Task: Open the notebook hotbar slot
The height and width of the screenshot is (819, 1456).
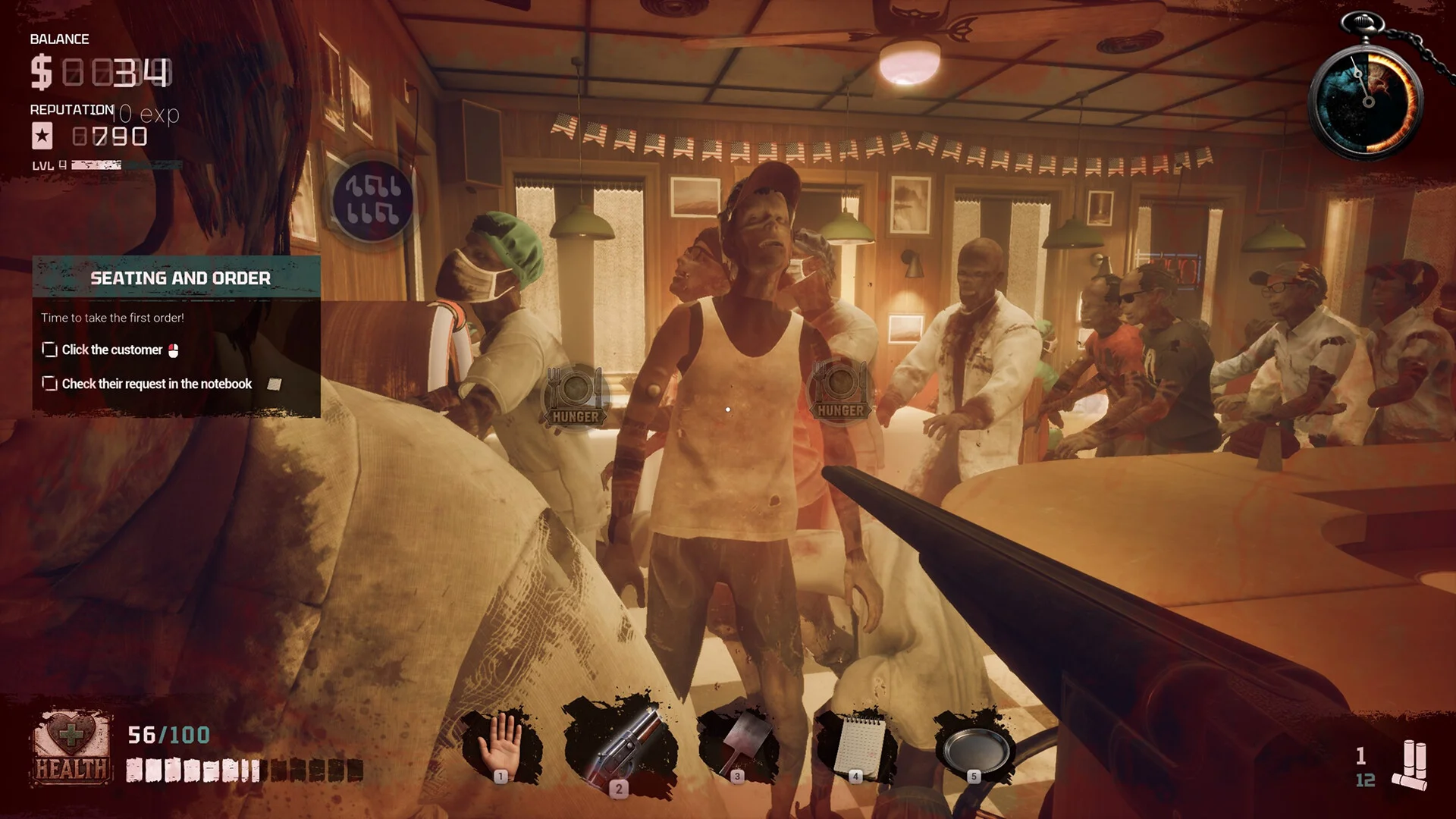Action: coord(856,747)
